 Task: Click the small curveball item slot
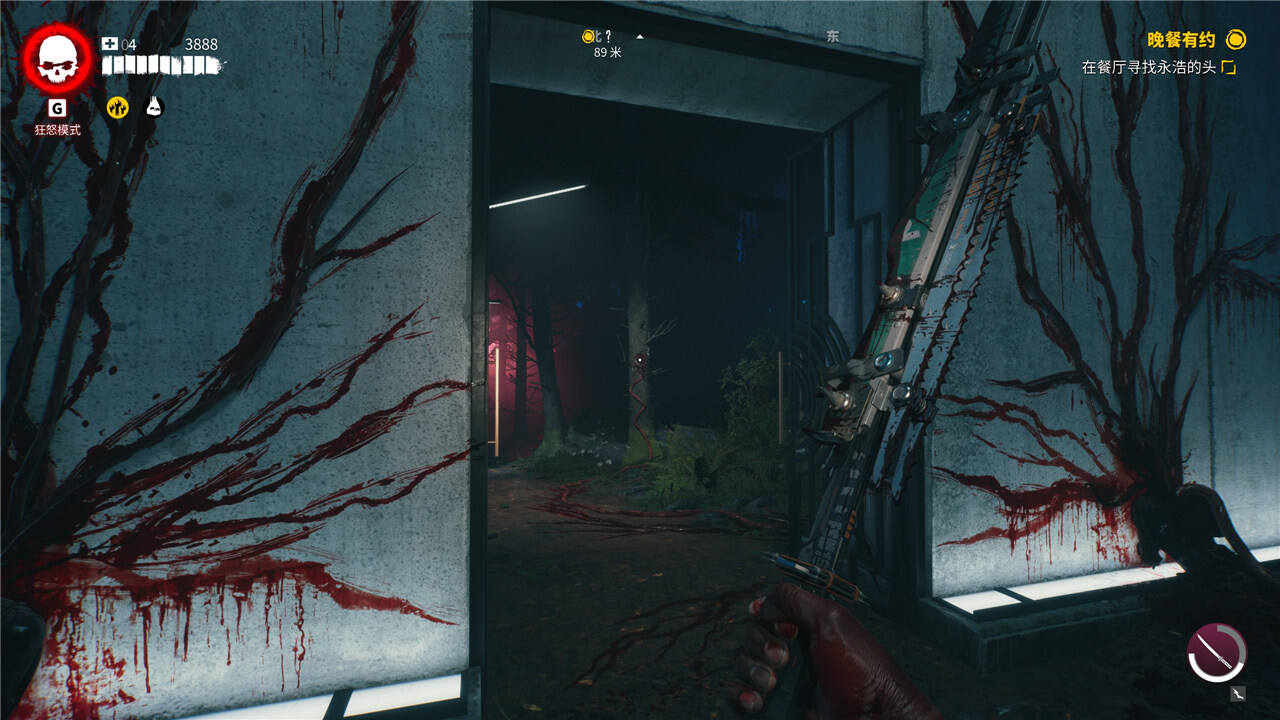pyautogui.click(x=1239, y=692)
